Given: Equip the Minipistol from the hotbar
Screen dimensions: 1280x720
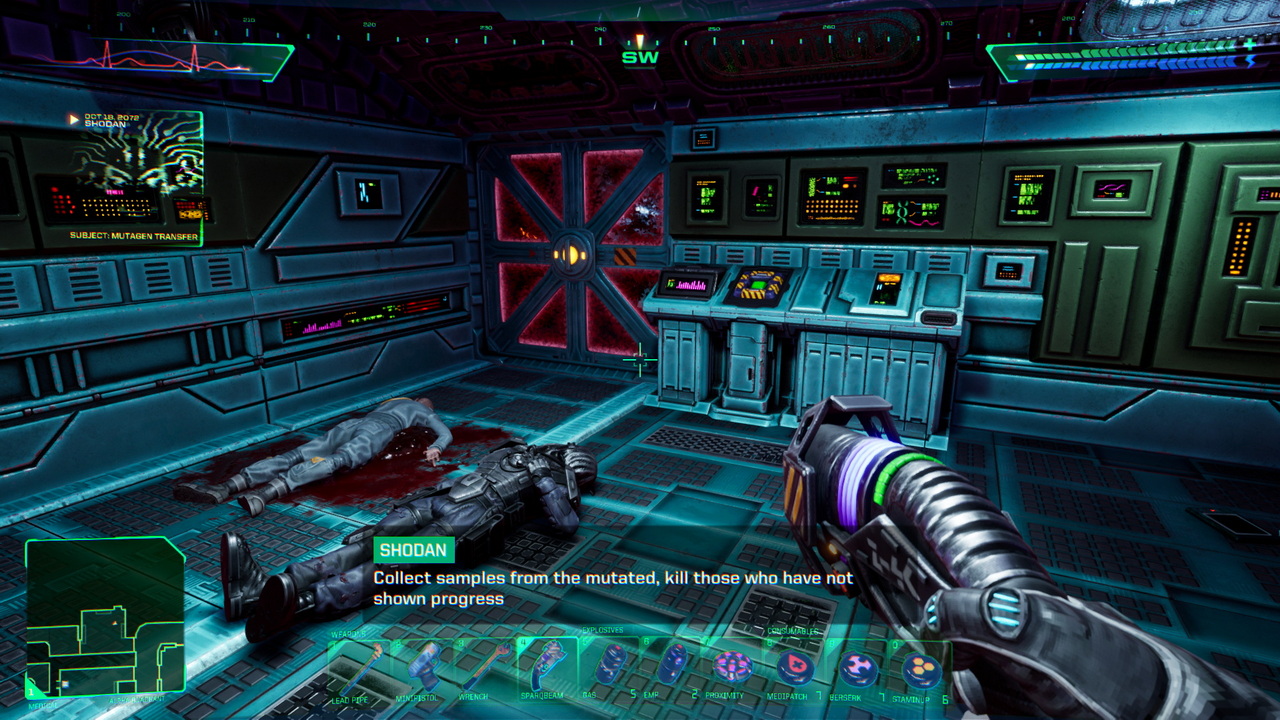Looking at the screenshot, I should coord(423,668).
